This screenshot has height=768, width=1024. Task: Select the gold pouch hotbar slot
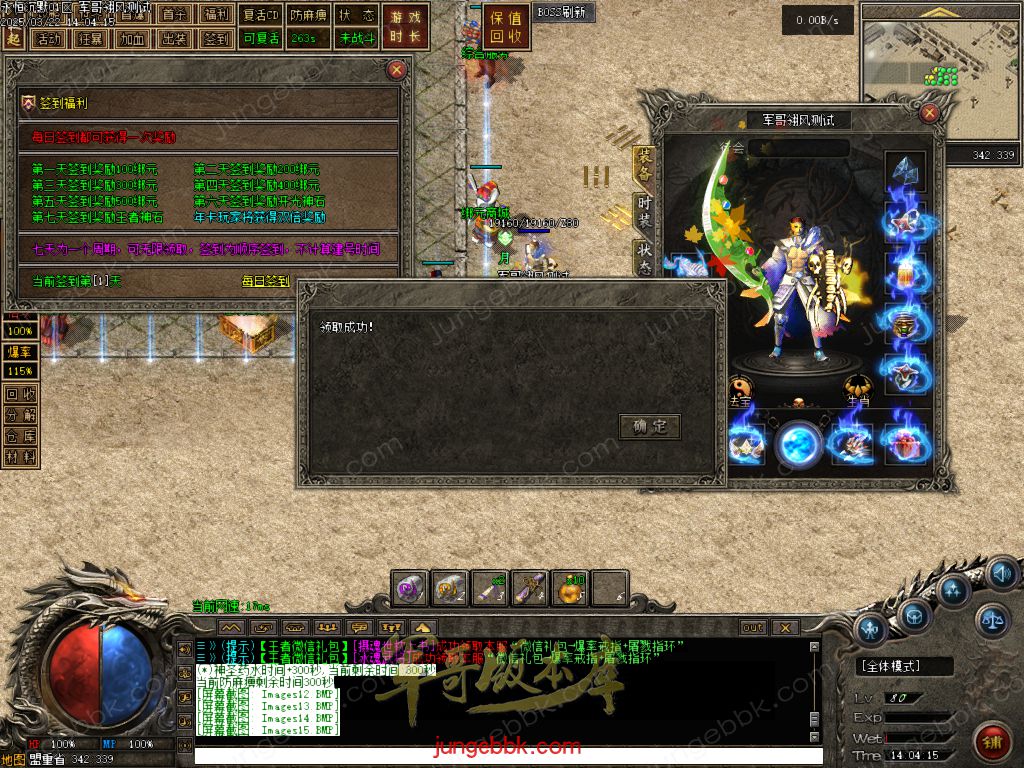click(x=571, y=589)
